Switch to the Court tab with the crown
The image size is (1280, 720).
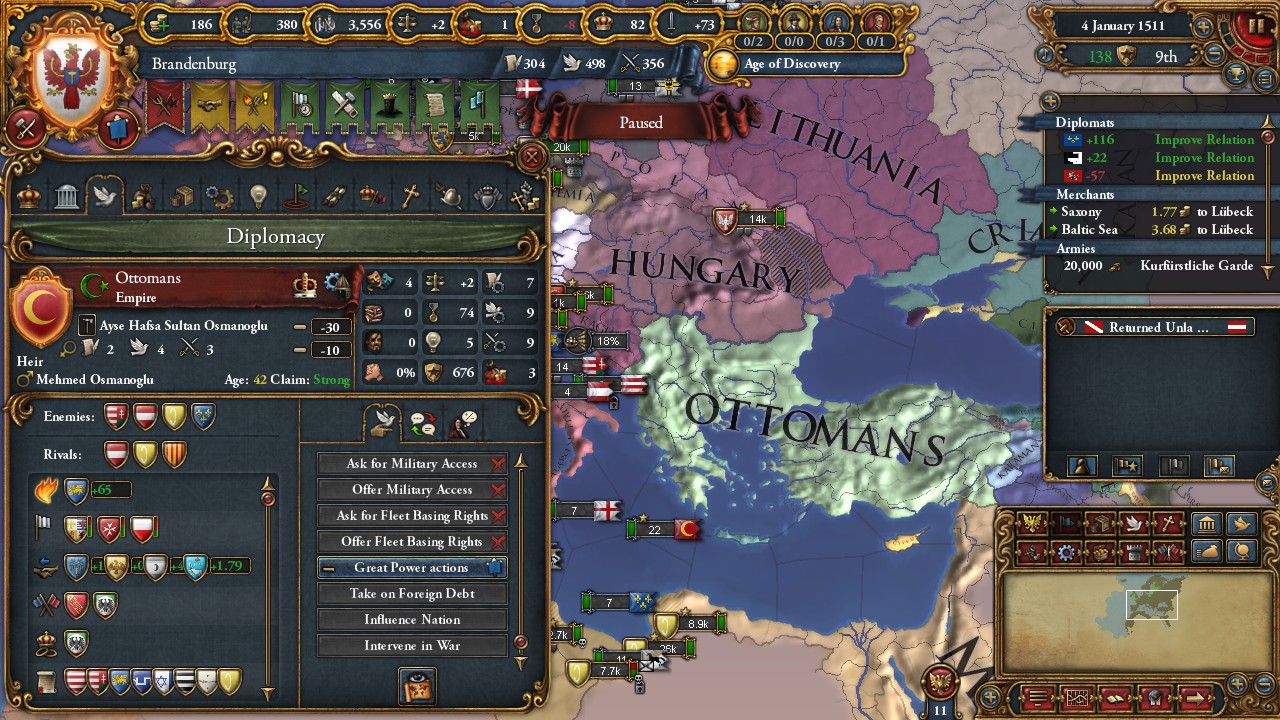28,197
